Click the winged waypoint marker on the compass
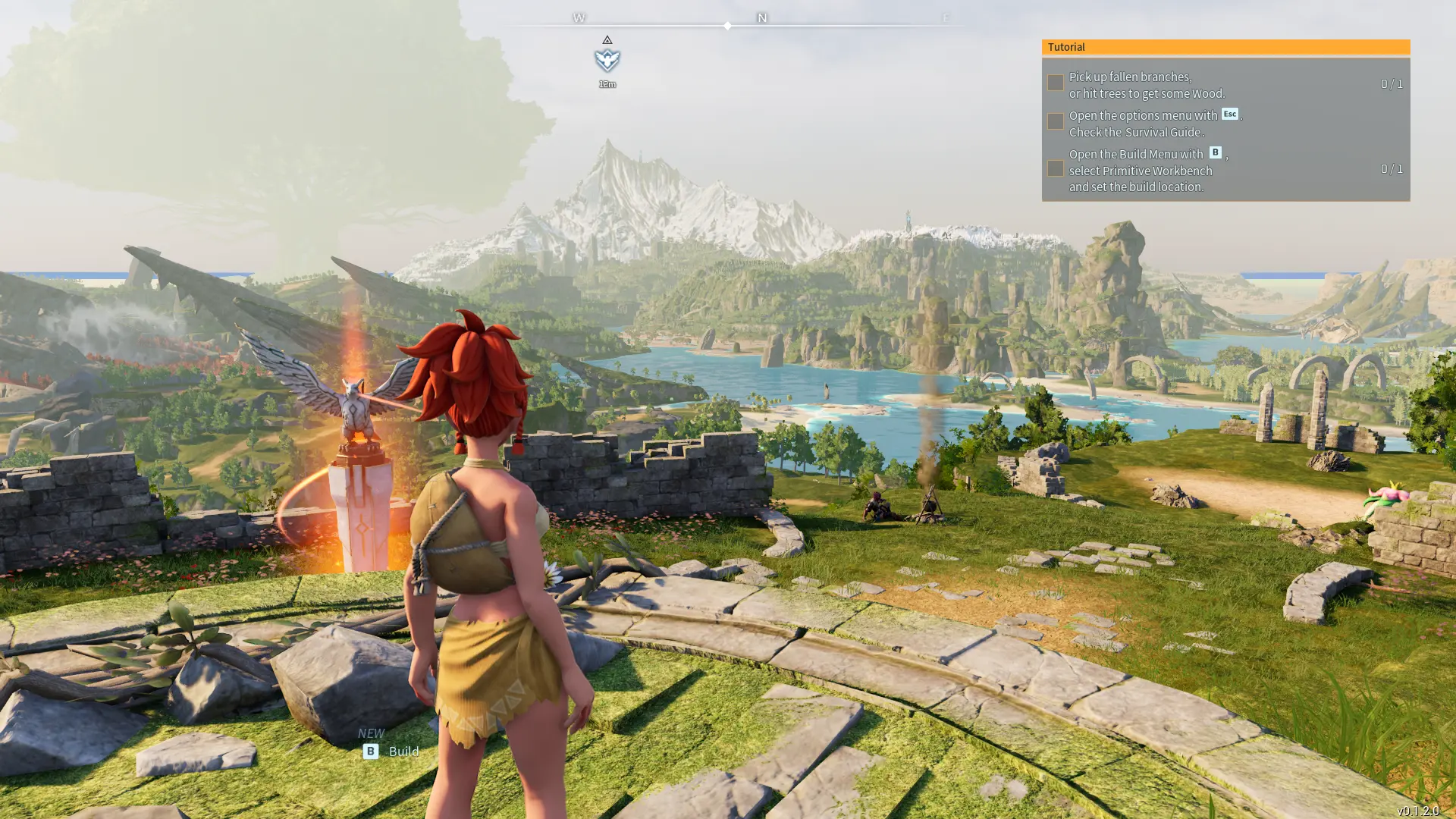 tap(607, 60)
